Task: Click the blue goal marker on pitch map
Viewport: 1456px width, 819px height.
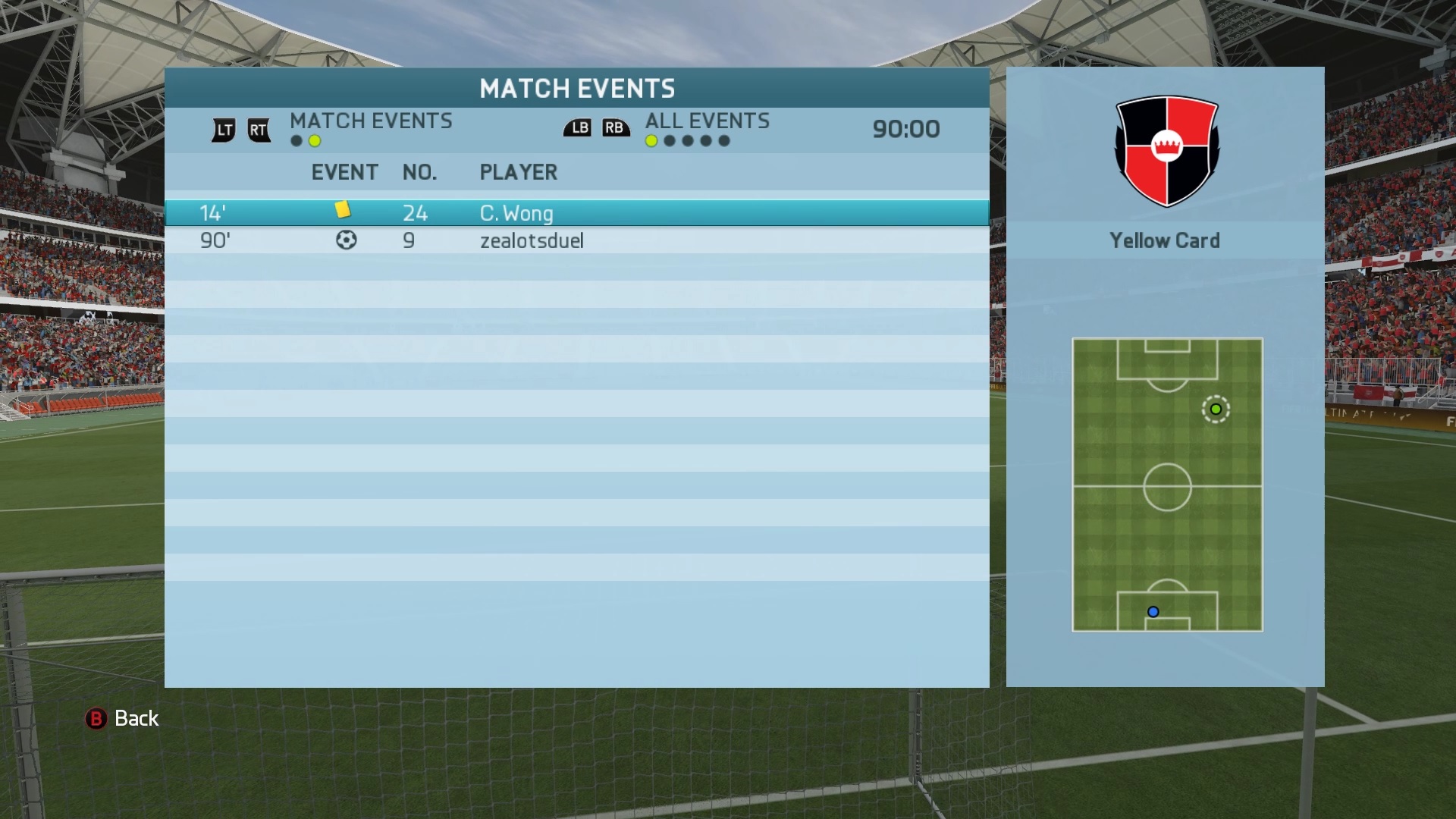Action: (x=1153, y=612)
